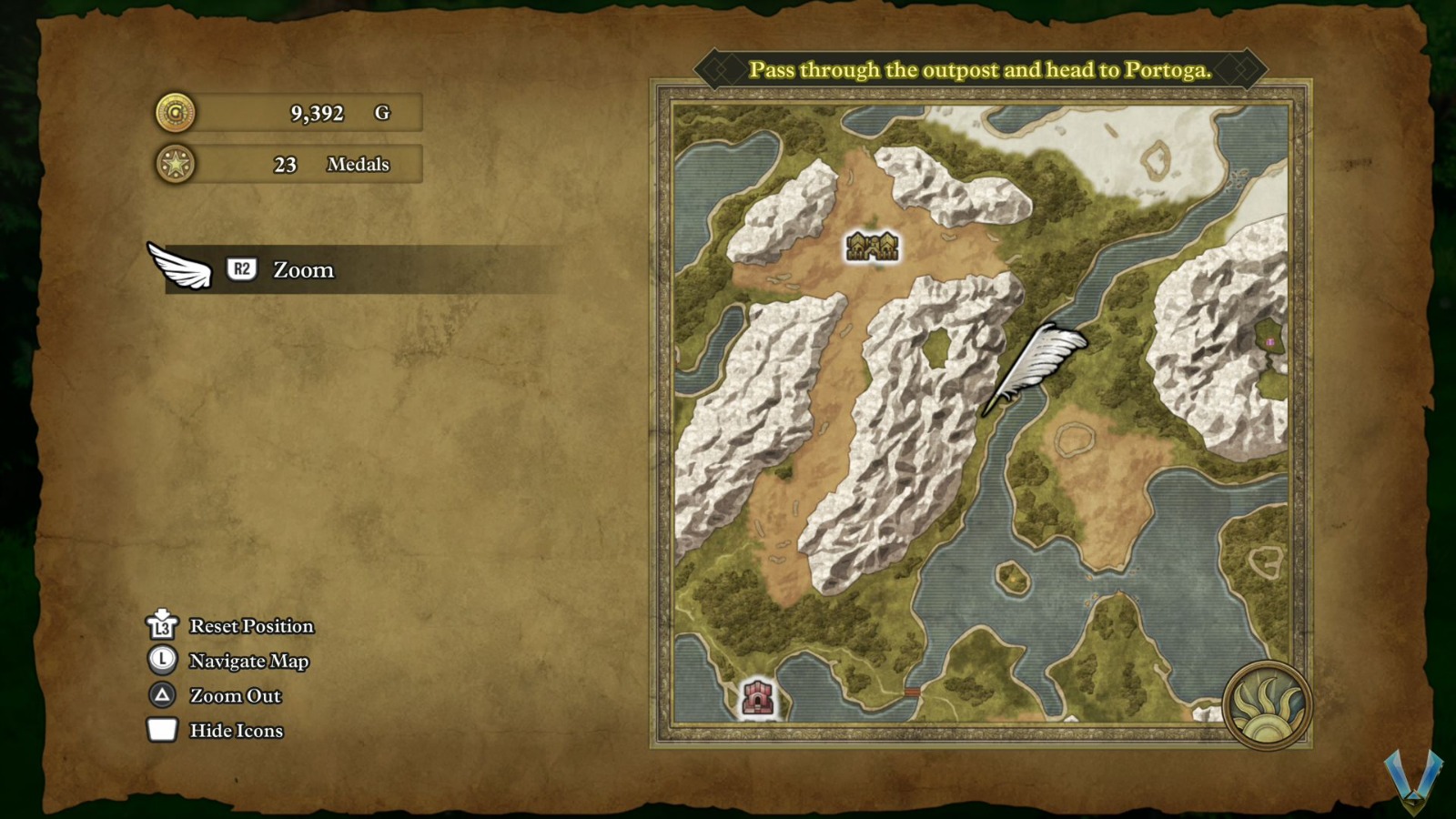Click the sun emblem on the map corner
Screen dimensions: 1456x819
pyautogui.click(x=1267, y=706)
